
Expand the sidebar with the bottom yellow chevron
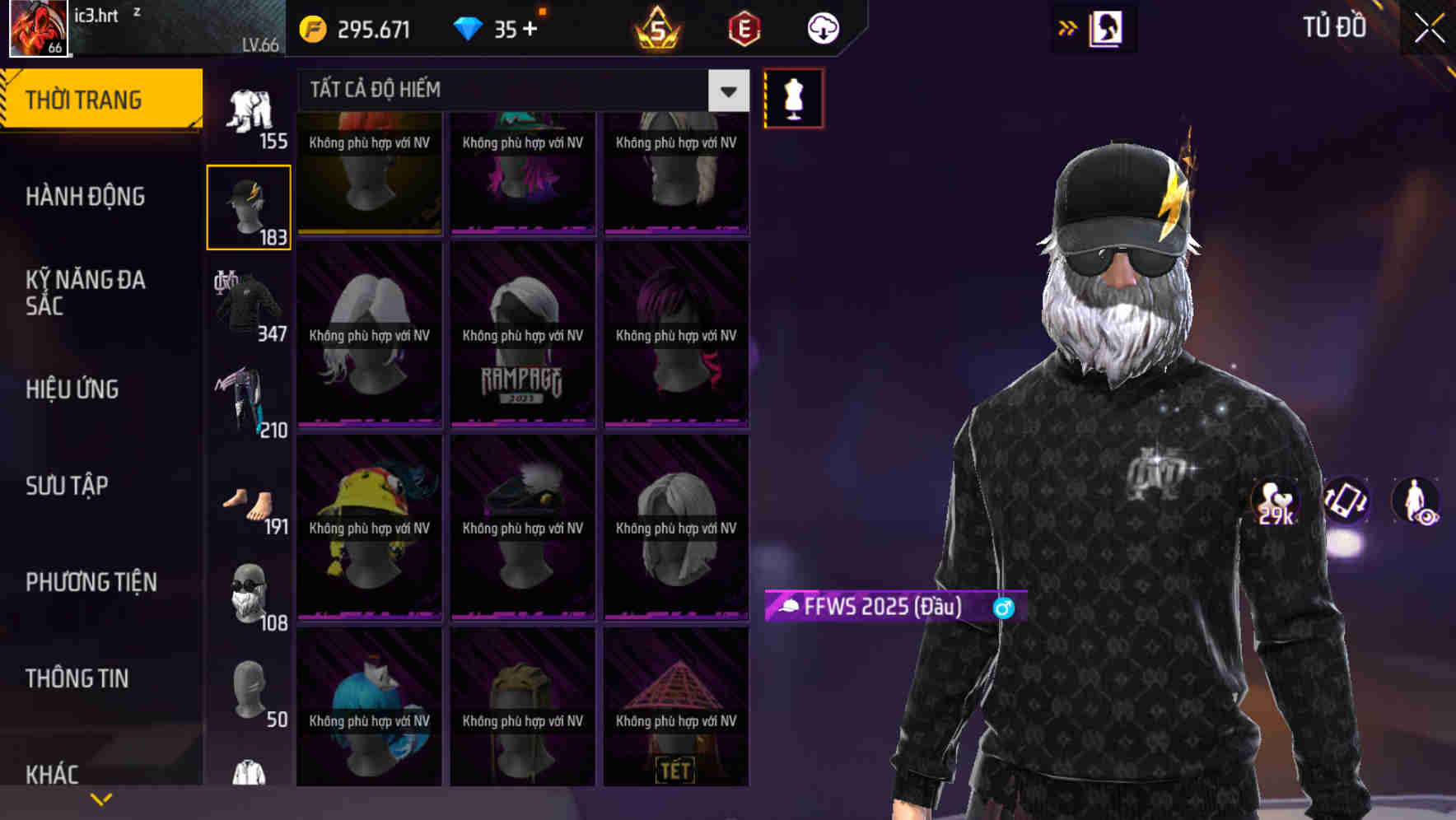coord(101,798)
